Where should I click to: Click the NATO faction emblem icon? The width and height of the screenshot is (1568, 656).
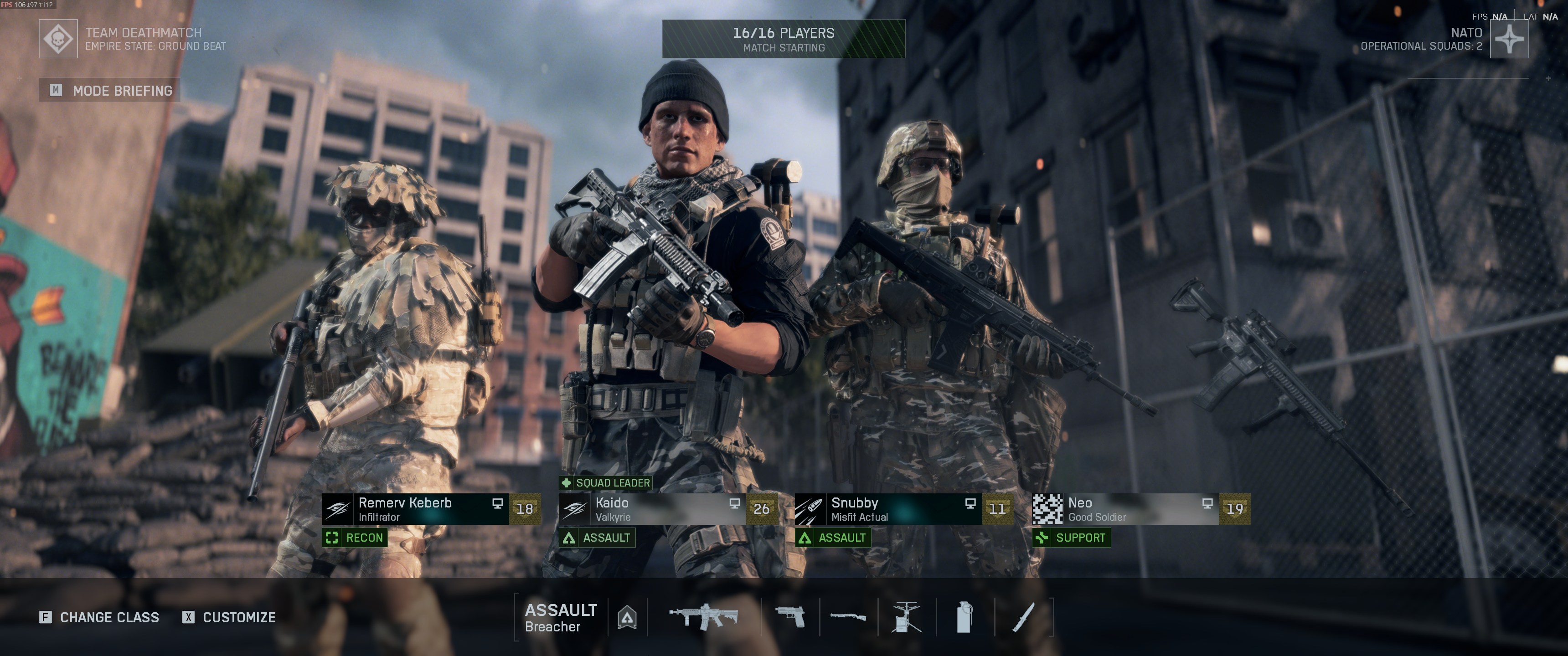1508,39
